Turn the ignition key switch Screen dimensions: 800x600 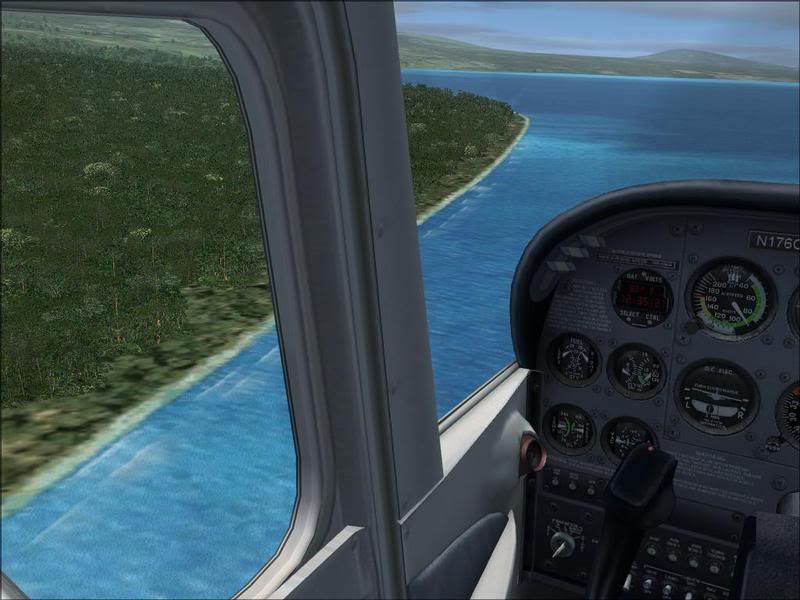tap(564, 545)
